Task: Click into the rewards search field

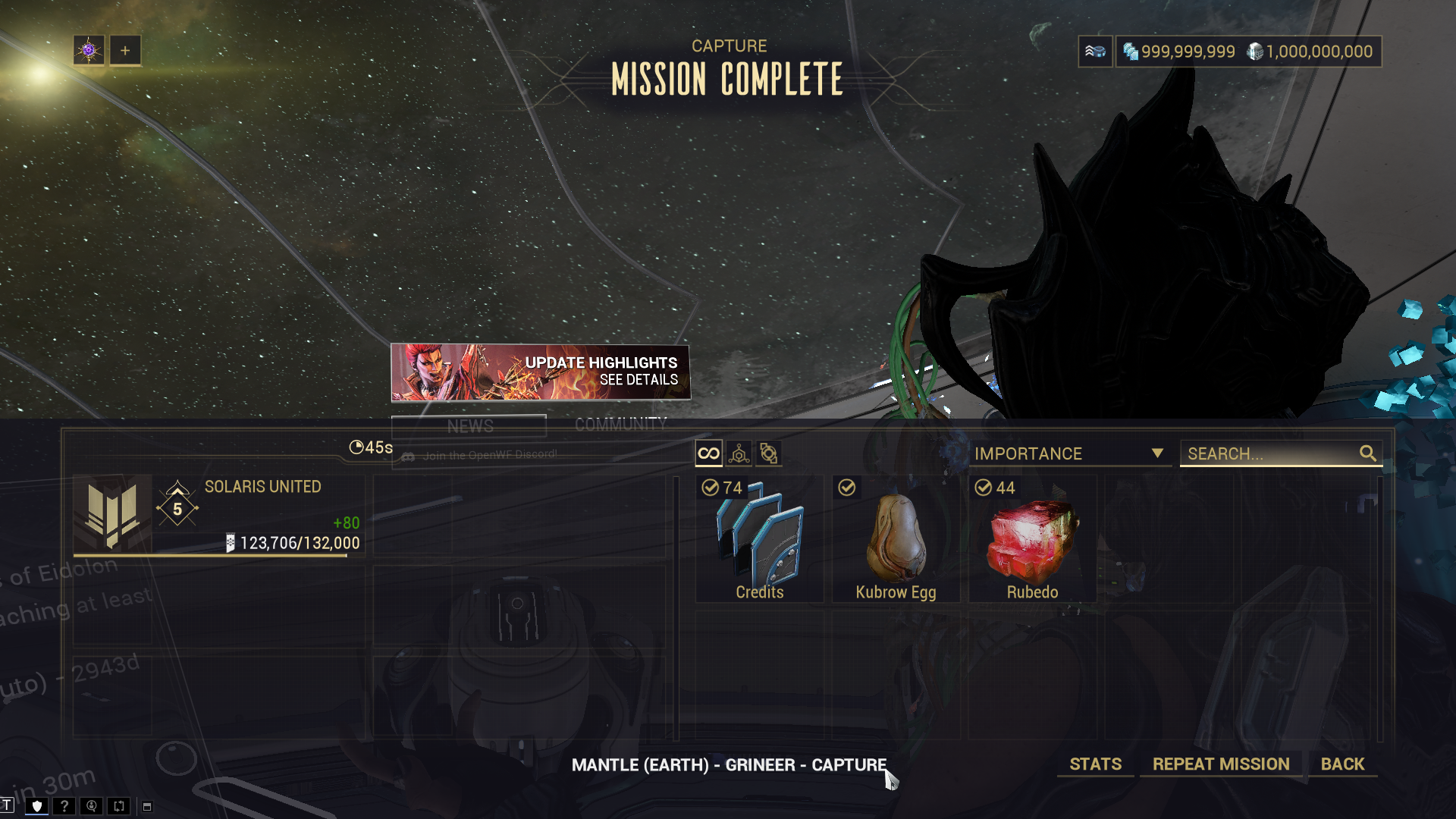Action: click(x=1271, y=453)
